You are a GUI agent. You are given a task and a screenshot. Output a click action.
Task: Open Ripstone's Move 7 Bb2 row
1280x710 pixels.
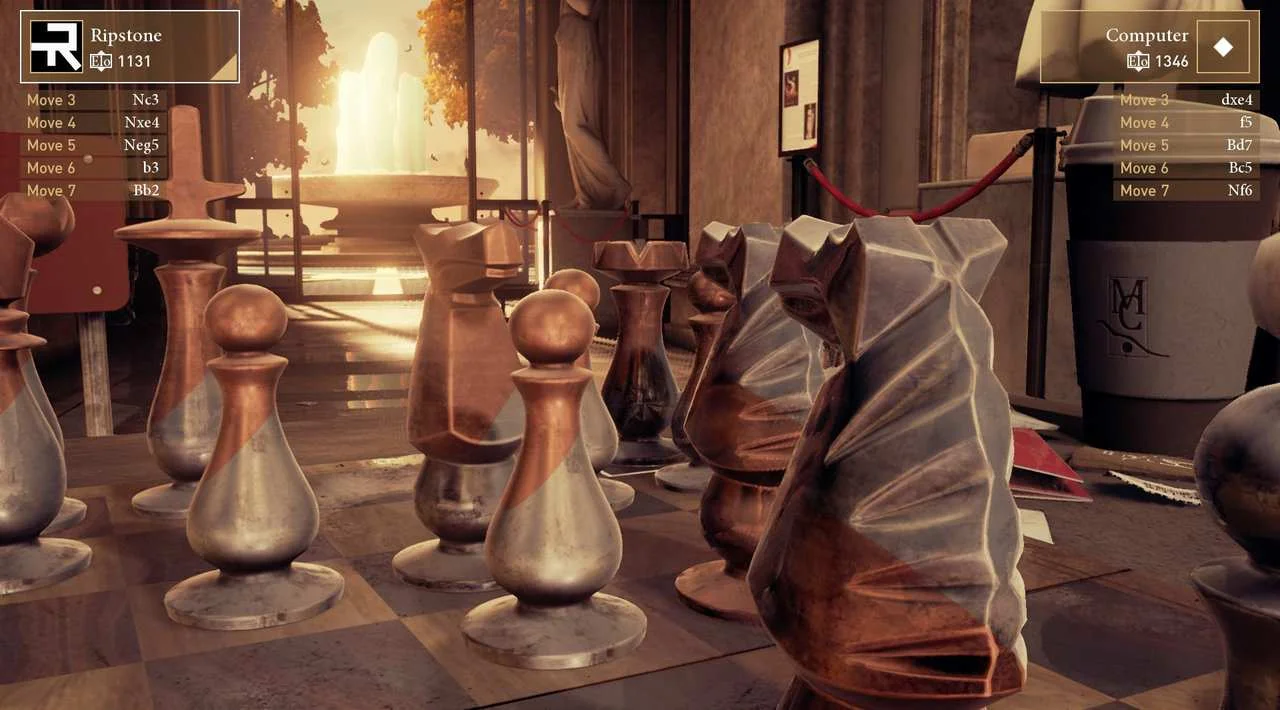(x=93, y=190)
